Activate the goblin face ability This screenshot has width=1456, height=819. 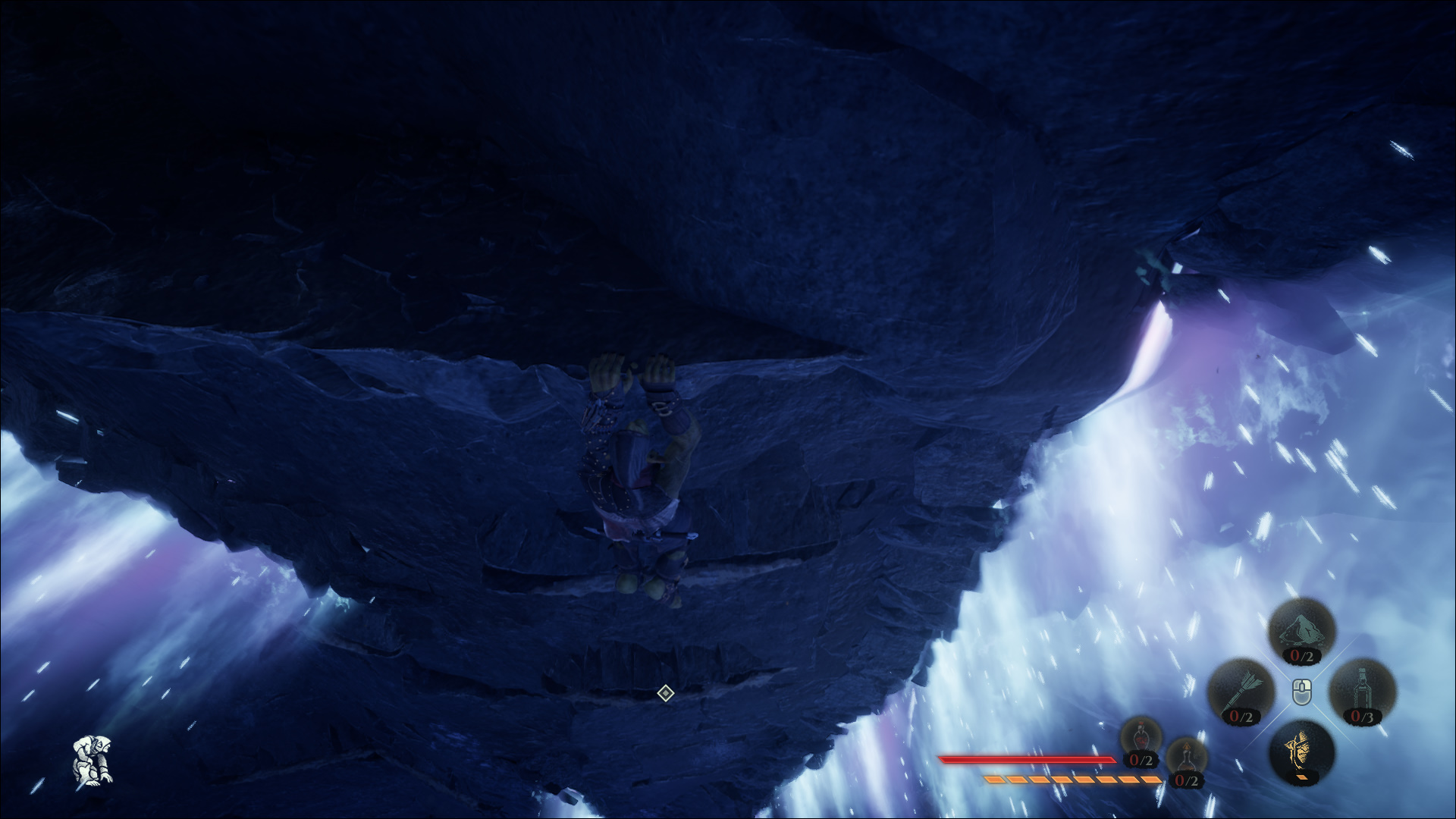tap(1301, 752)
